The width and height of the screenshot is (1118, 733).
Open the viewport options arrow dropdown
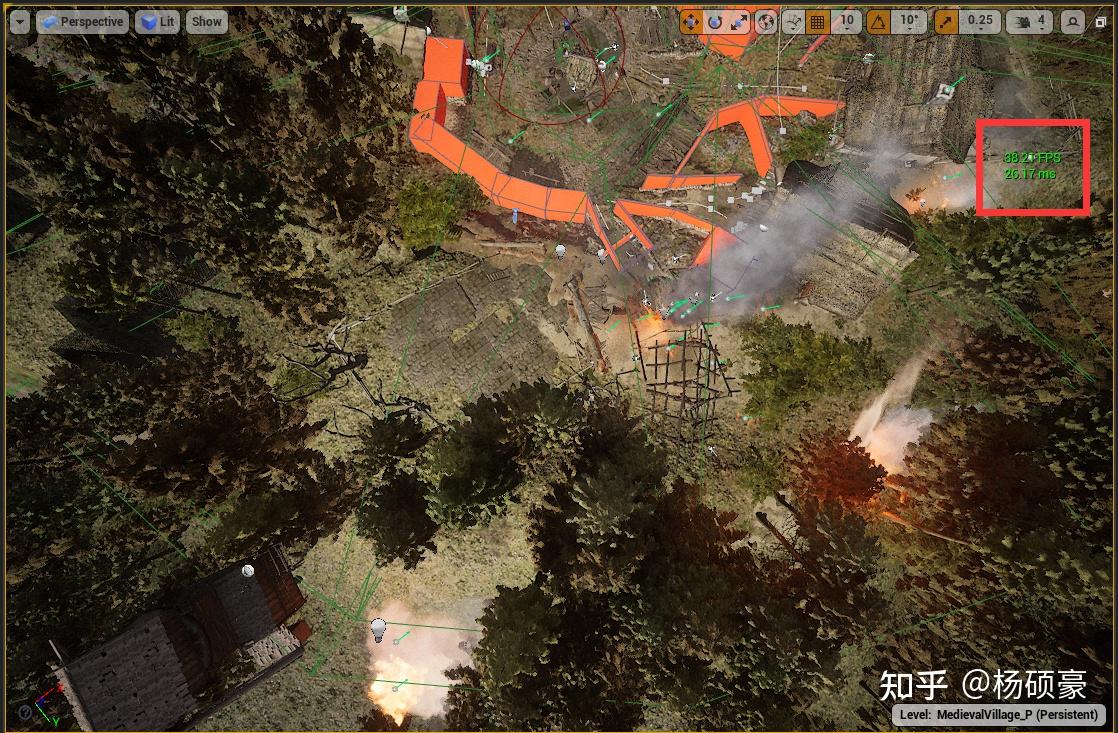point(20,22)
